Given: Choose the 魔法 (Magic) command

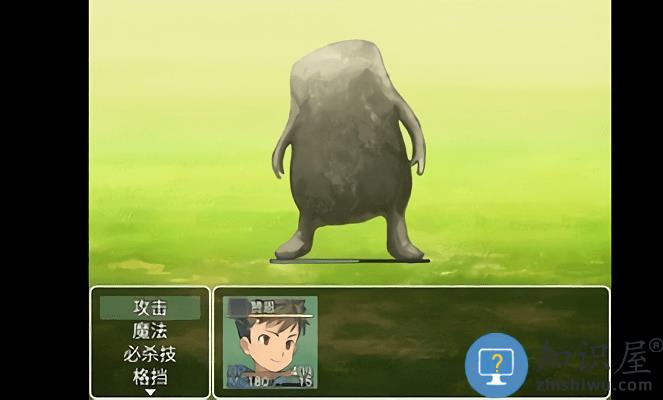Looking at the screenshot, I should click(x=150, y=331).
